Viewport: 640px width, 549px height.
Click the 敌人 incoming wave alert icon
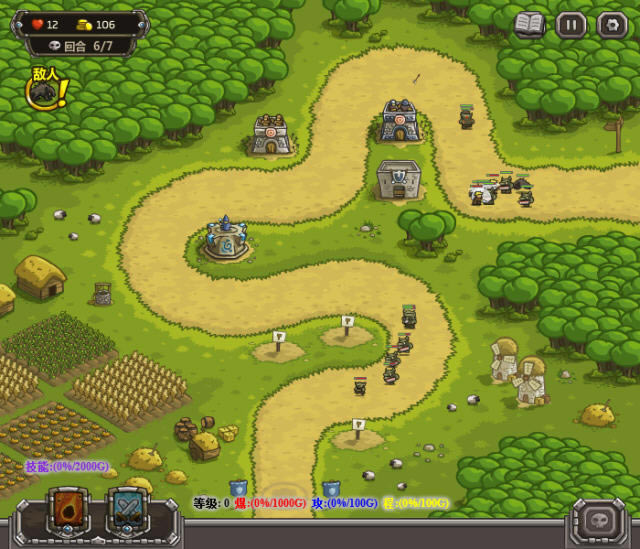coord(46,90)
